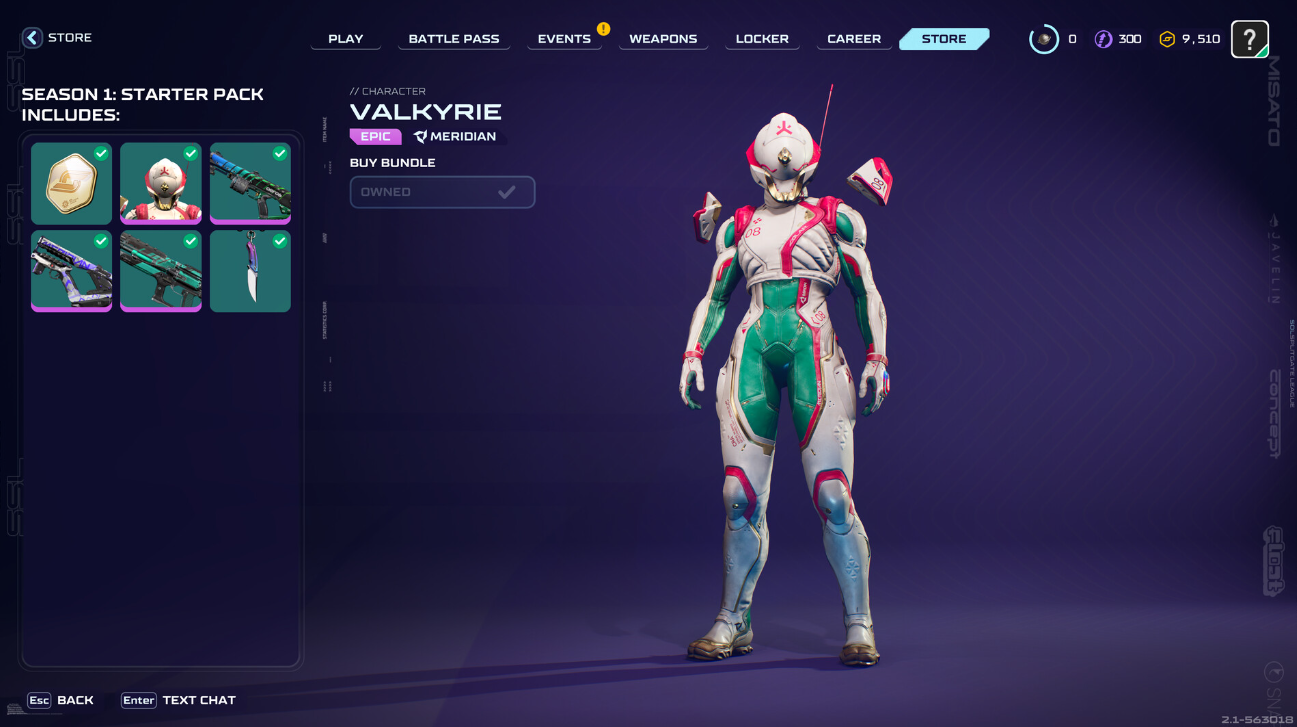Choose the Valkyrie character skin thumbnail
1297x727 pixels.
[x=161, y=183]
